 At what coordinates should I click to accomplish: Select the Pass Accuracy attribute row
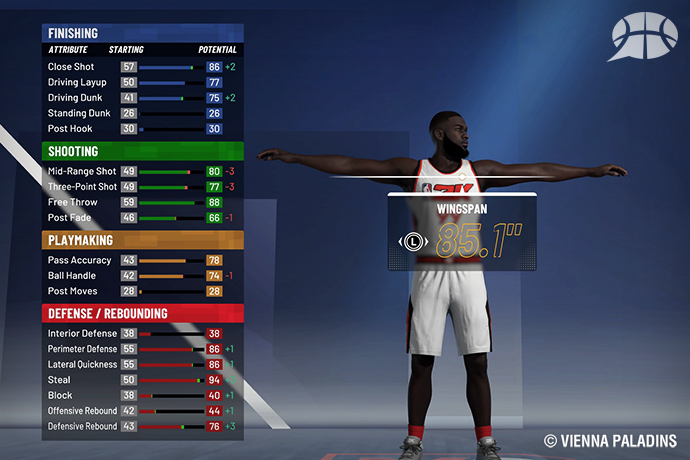coord(141,260)
